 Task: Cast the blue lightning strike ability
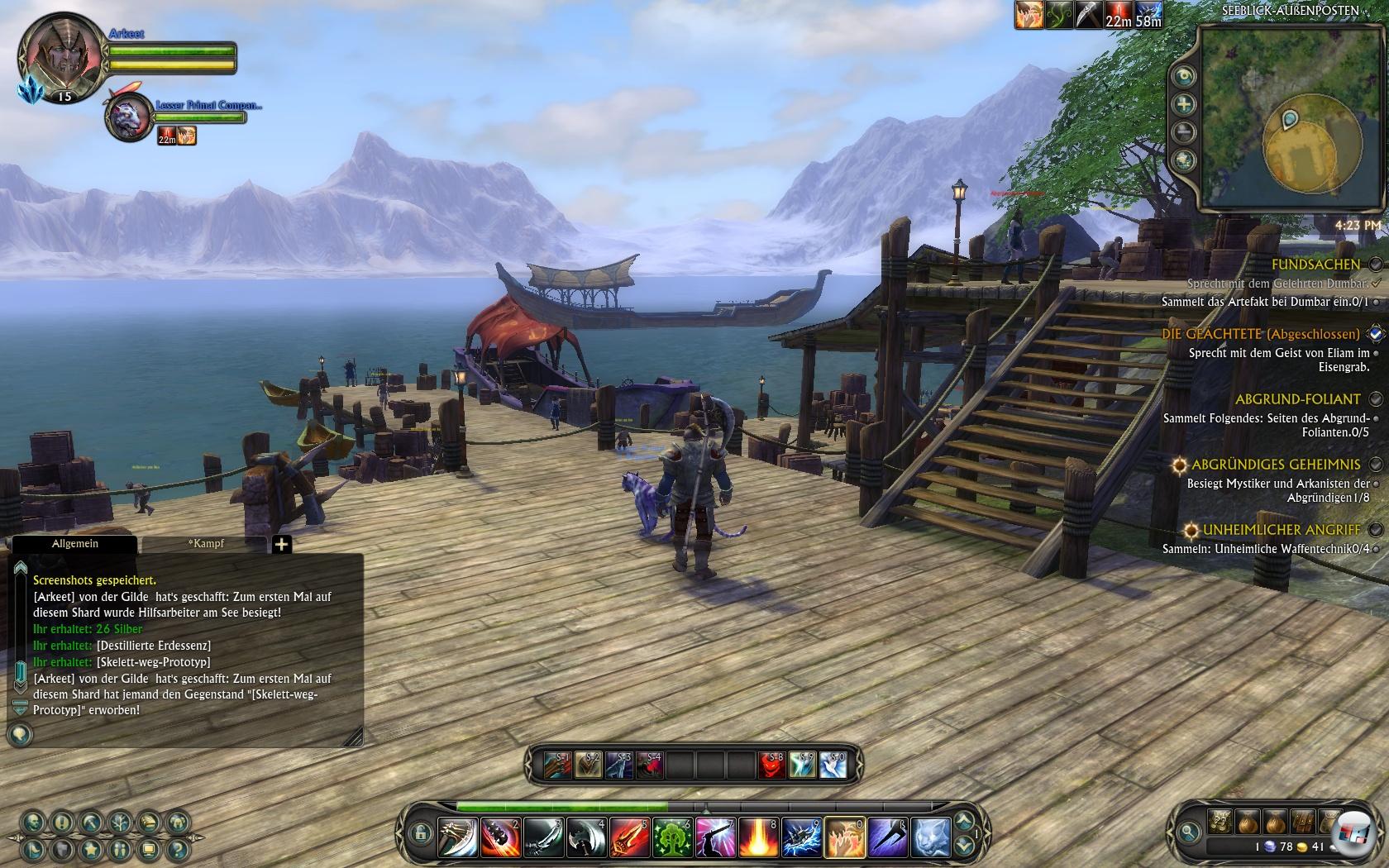pyautogui.click(x=801, y=837)
